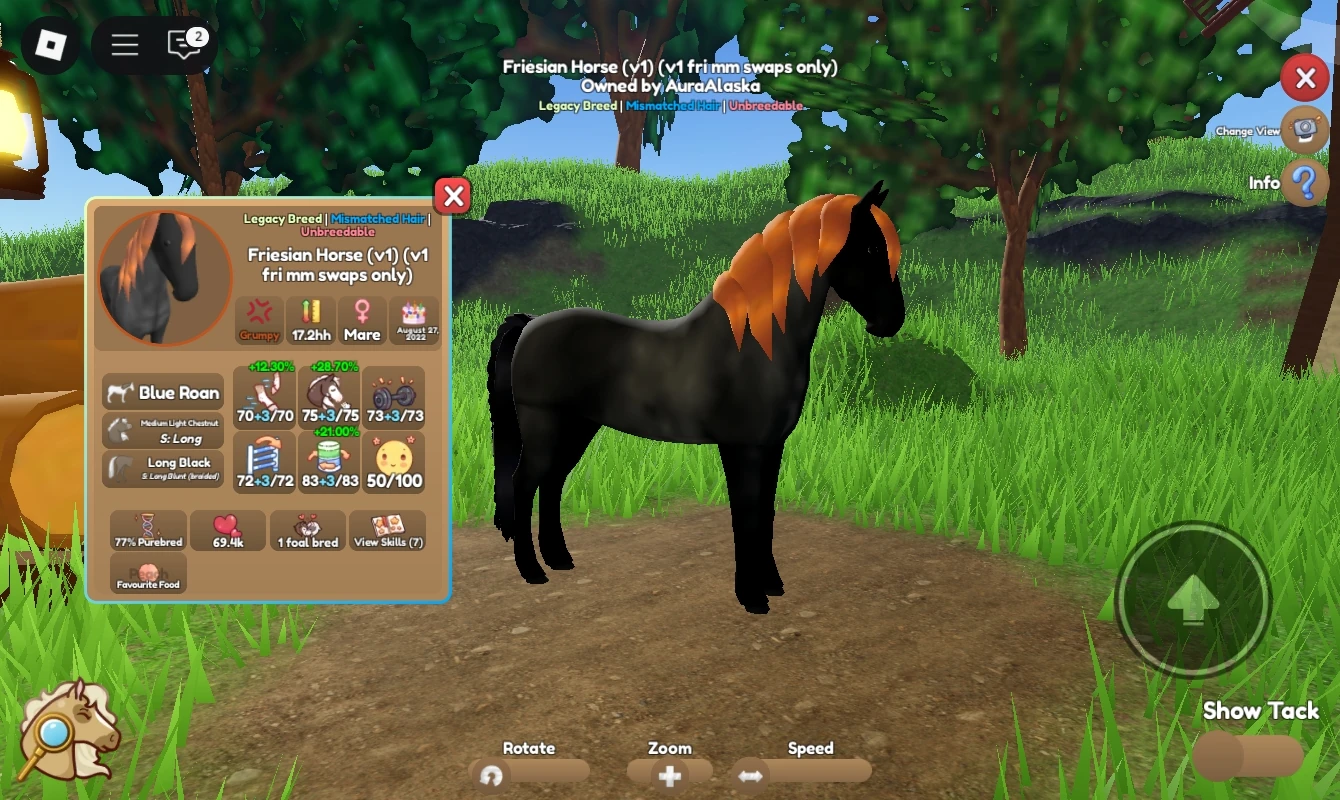Open the hamburger menu at top left
Image resolution: width=1340 pixels, height=800 pixels.
click(x=124, y=44)
